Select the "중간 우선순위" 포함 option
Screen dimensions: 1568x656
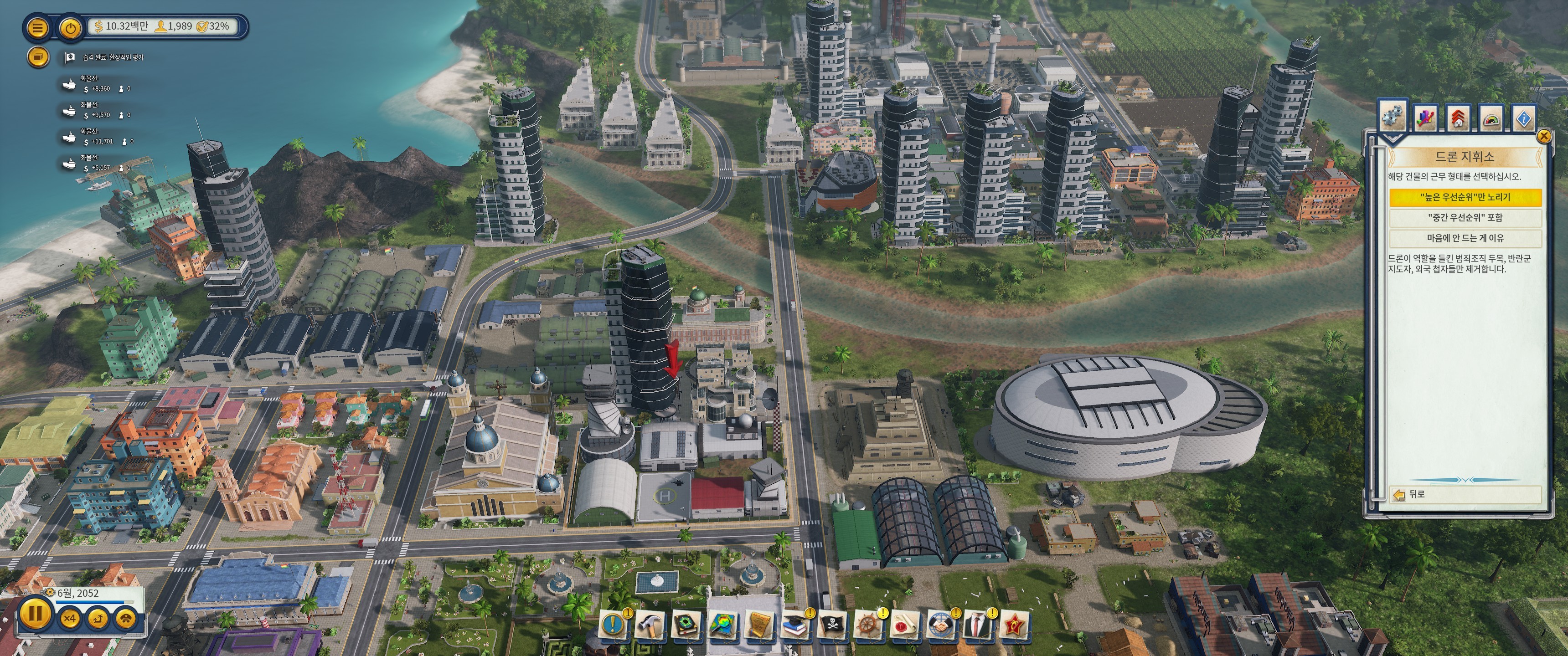pos(1465,217)
